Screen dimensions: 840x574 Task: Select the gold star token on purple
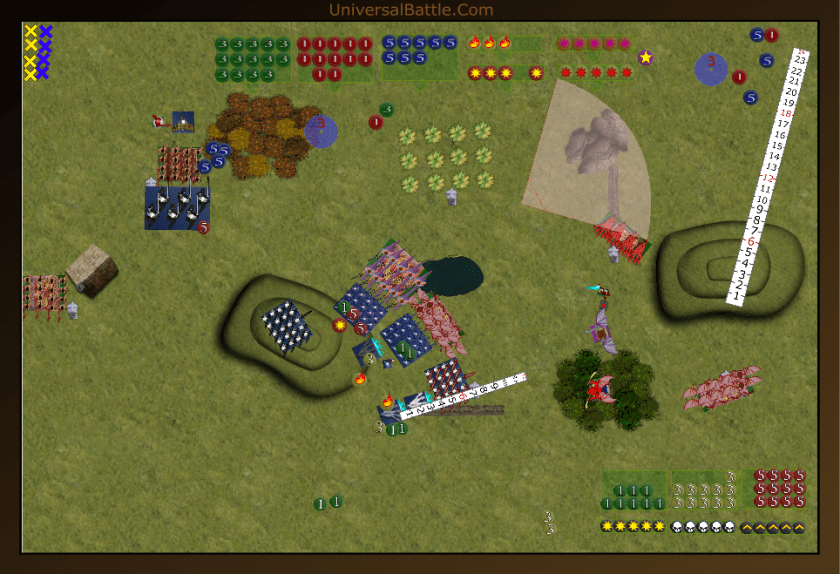(x=645, y=57)
